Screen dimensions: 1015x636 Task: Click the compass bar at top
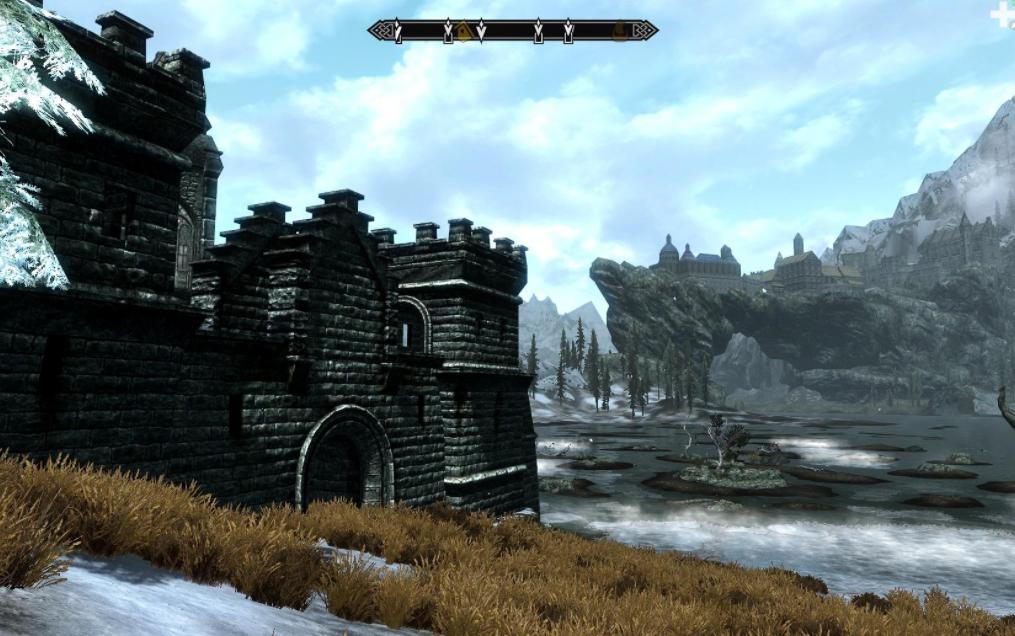[x=512, y=31]
